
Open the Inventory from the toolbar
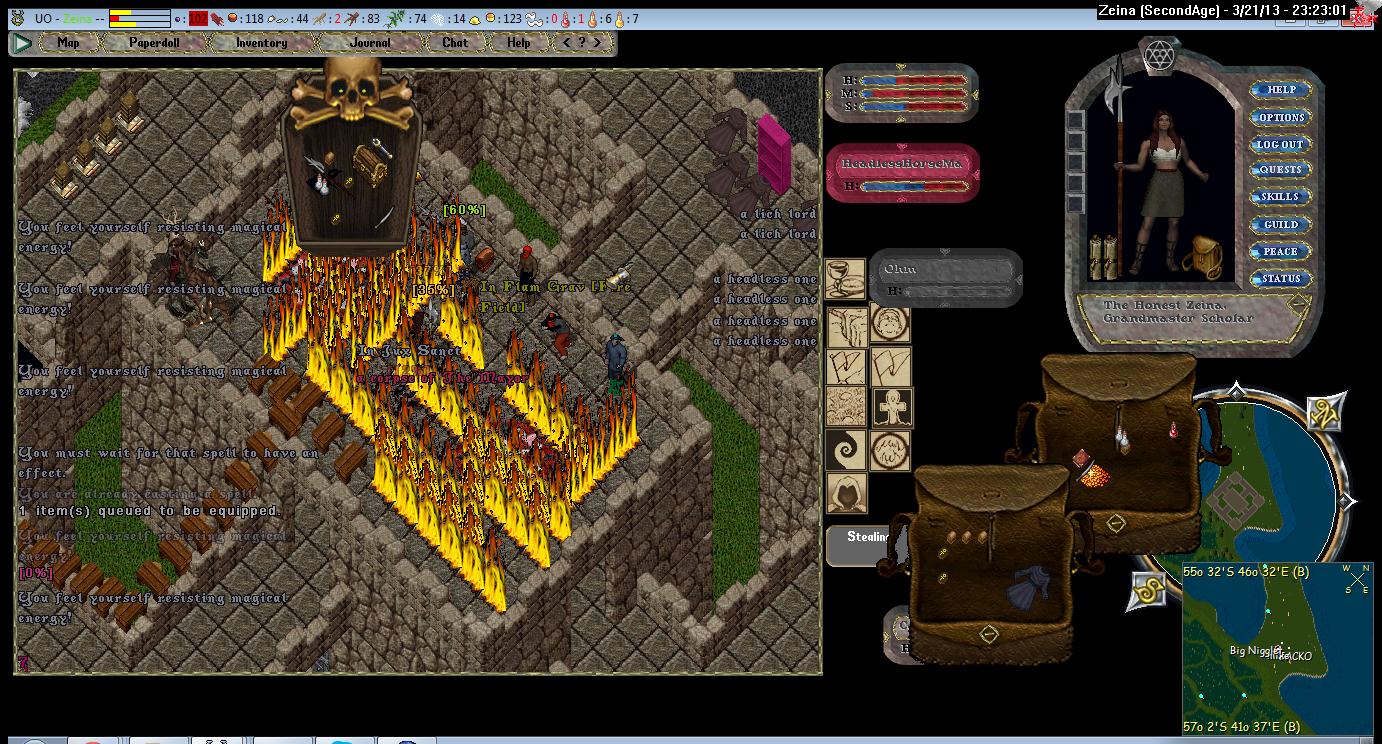(x=261, y=43)
